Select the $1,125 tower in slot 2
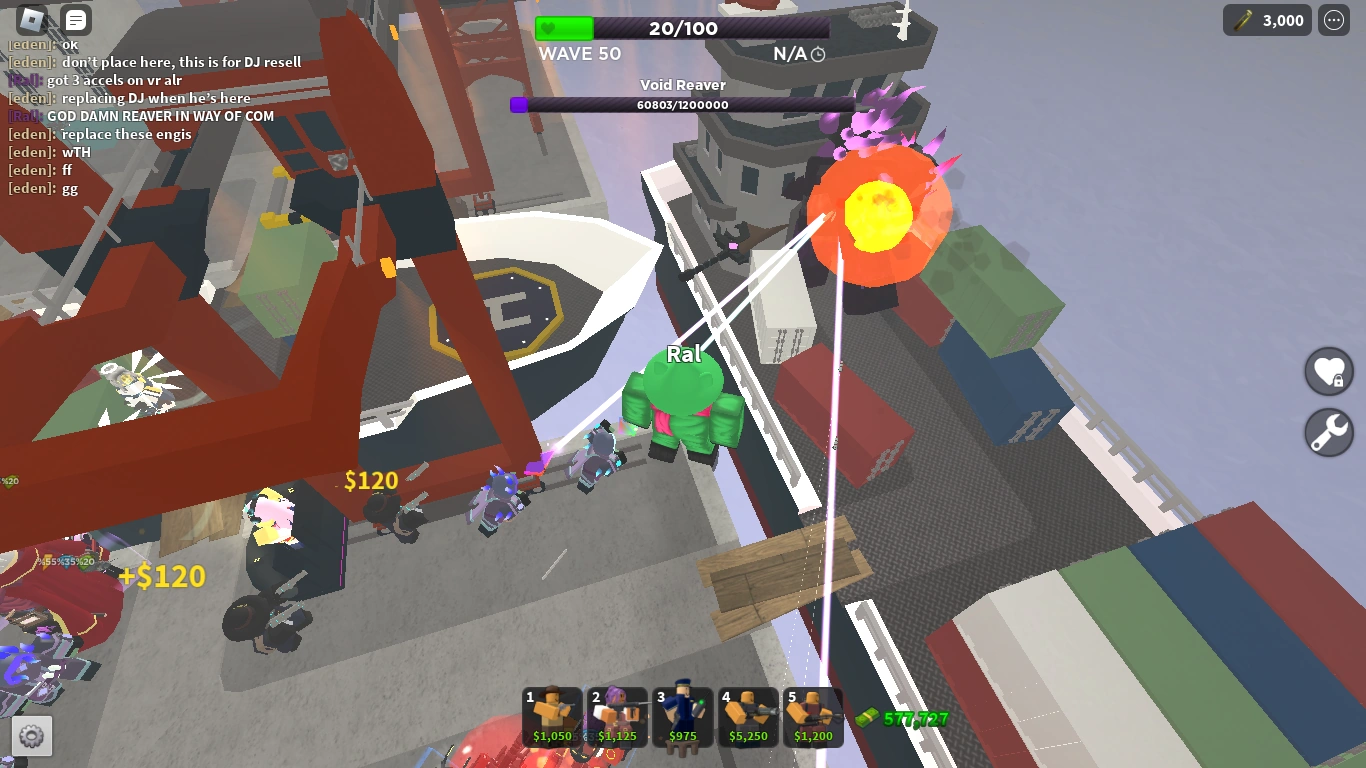The width and height of the screenshot is (1366, 768). coord(616,717)
